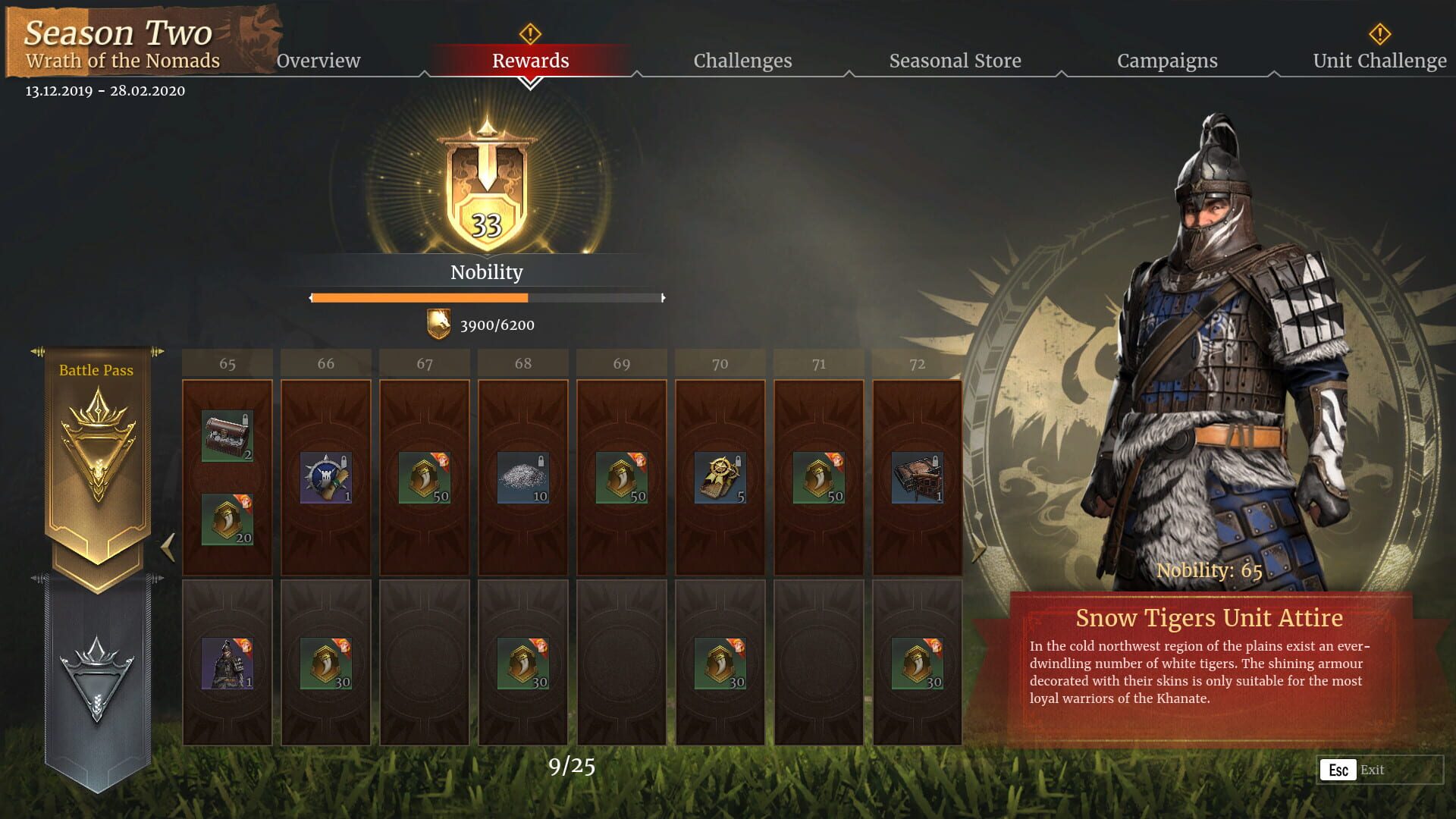This screenshot has width=1456, height=819.
Task: Click the Nobility experience progress bar
Action: click(485, 297)
